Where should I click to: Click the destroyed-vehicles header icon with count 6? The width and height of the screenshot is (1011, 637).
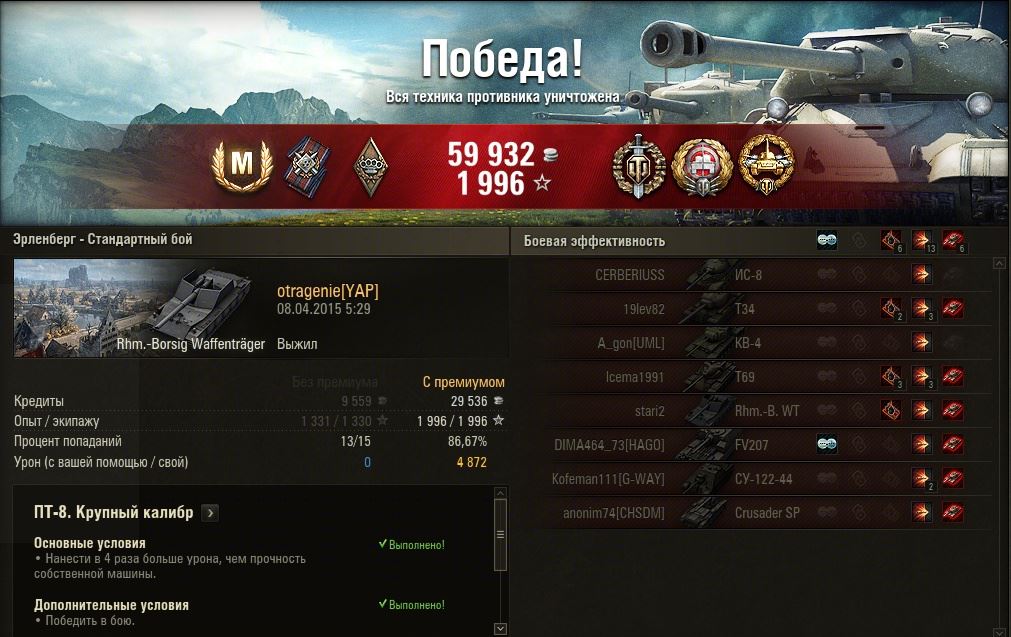click(x=952, y=240)
